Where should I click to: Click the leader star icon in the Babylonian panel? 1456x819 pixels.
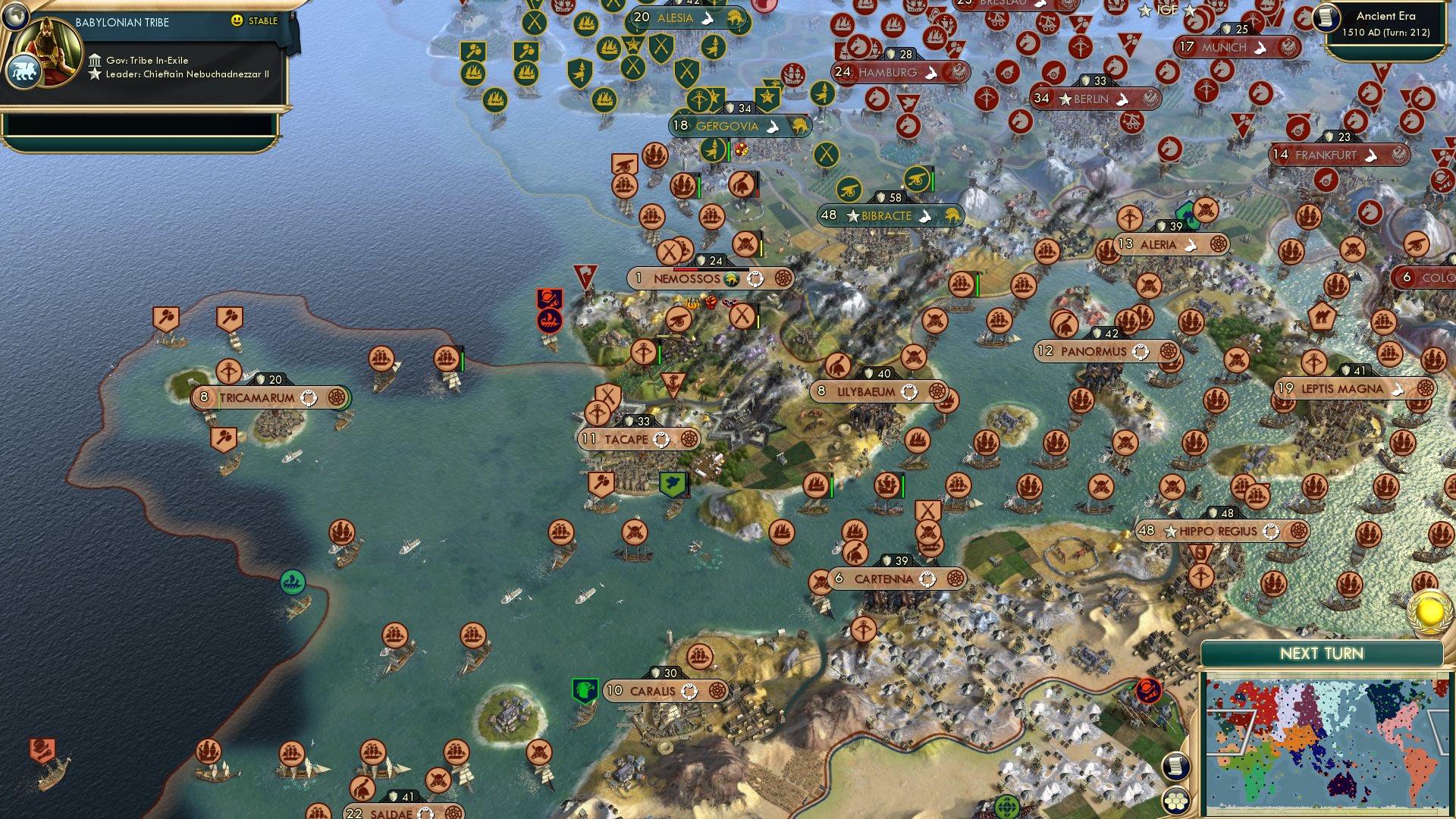94,74
